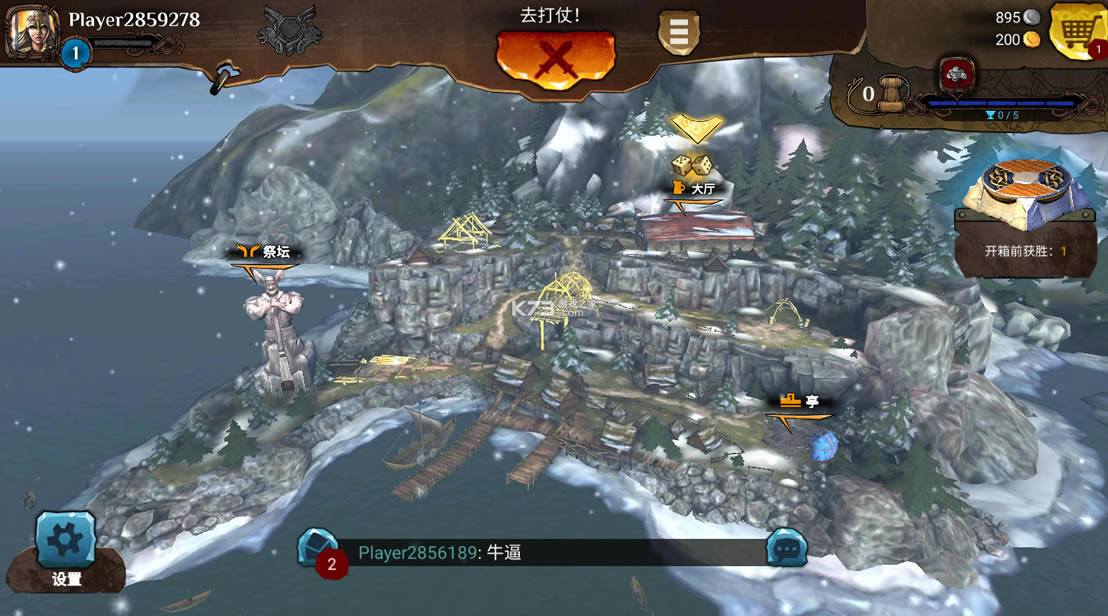Open the shop cart
1108x616 pixels.
pos(1077,32)
